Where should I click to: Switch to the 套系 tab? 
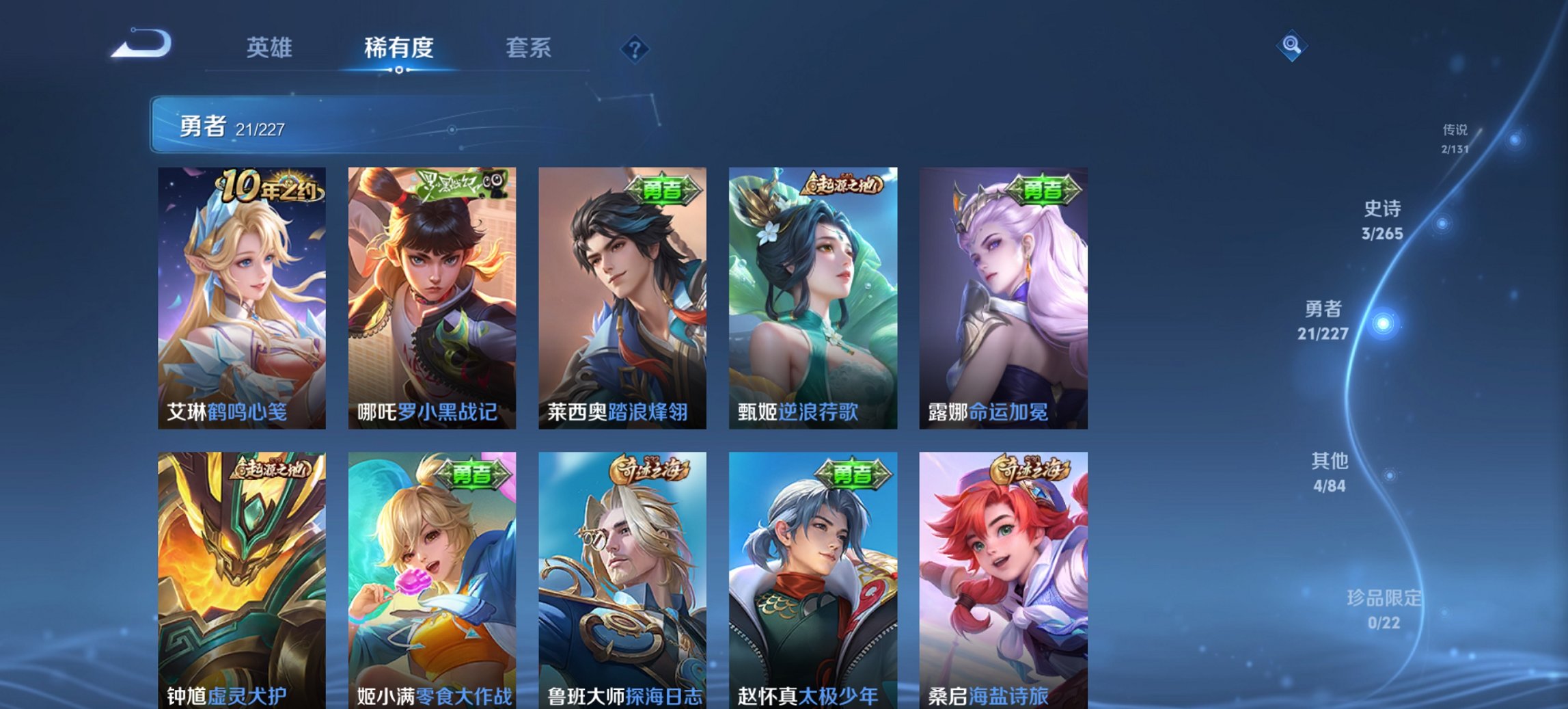tap(527, 48)
